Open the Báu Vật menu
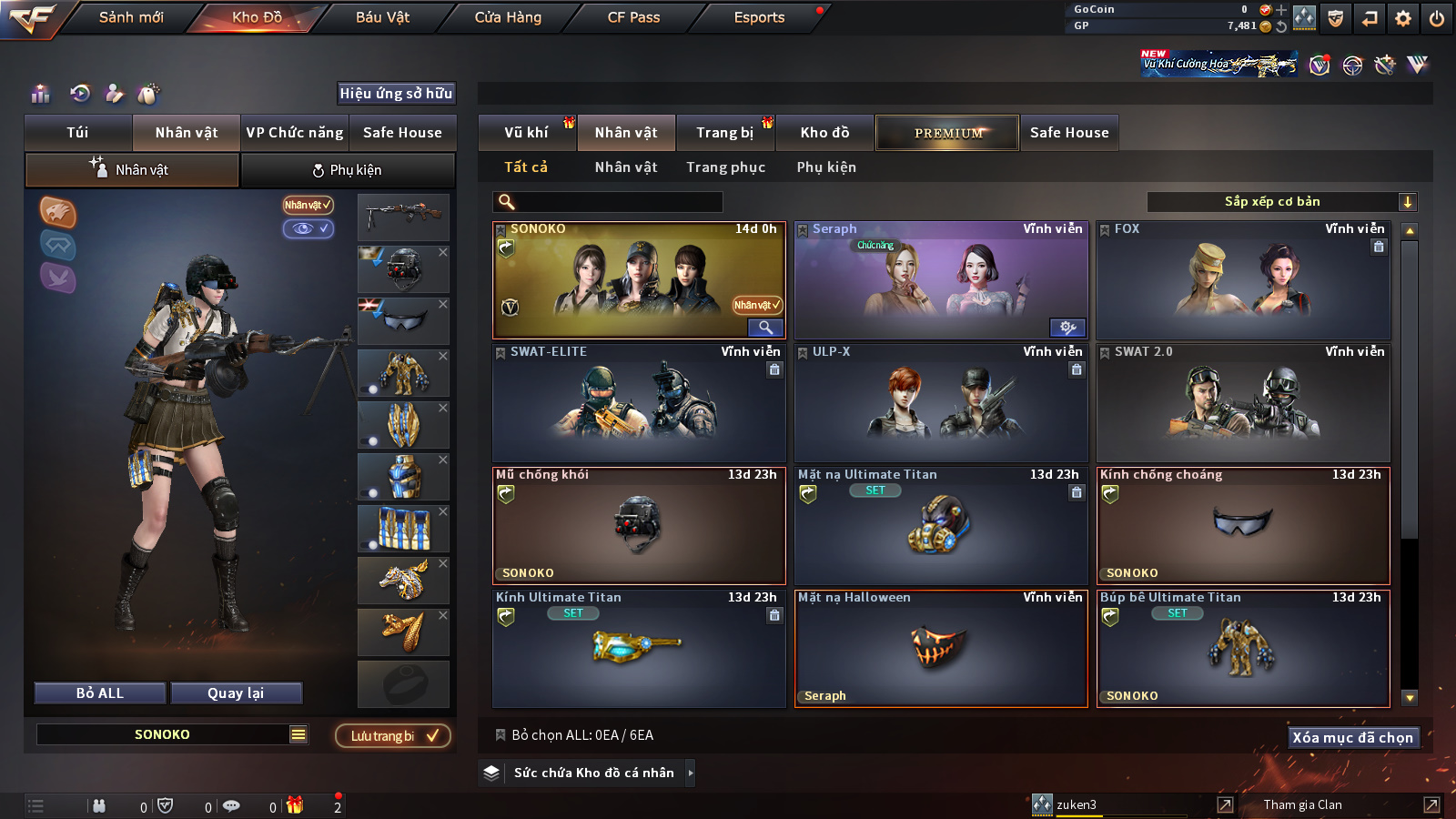The height and width of the screenshot is (819, 1456). click(x=382, y=17)
